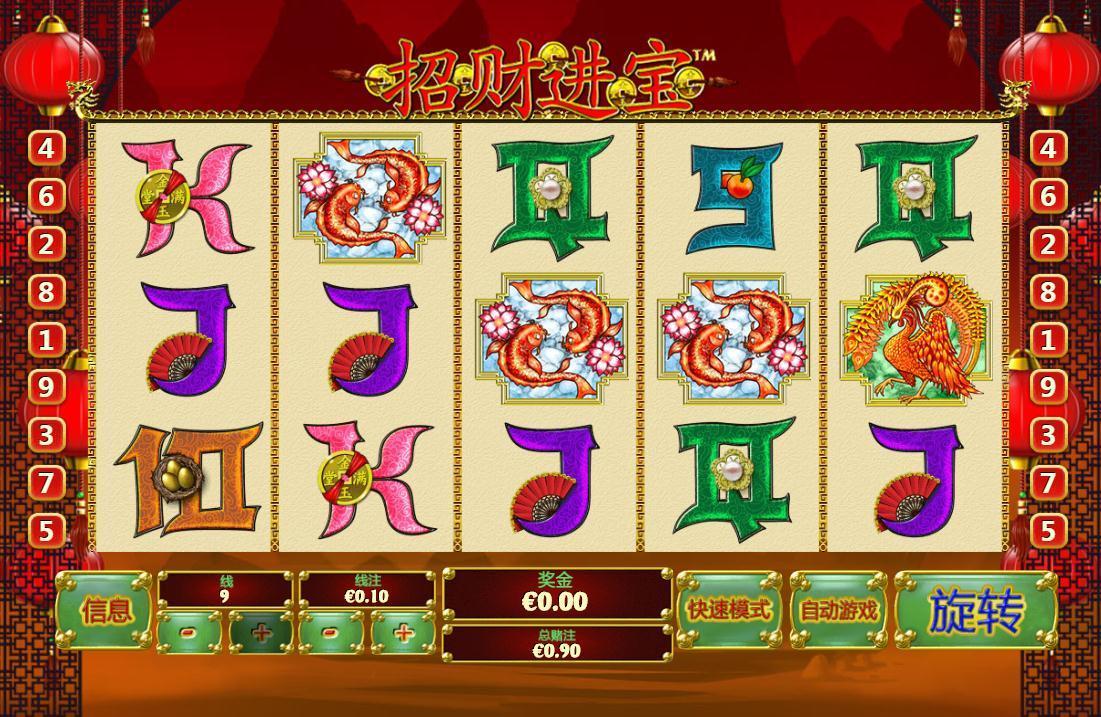Toggle 快速模式 turbo mode

tap(728, 609)
